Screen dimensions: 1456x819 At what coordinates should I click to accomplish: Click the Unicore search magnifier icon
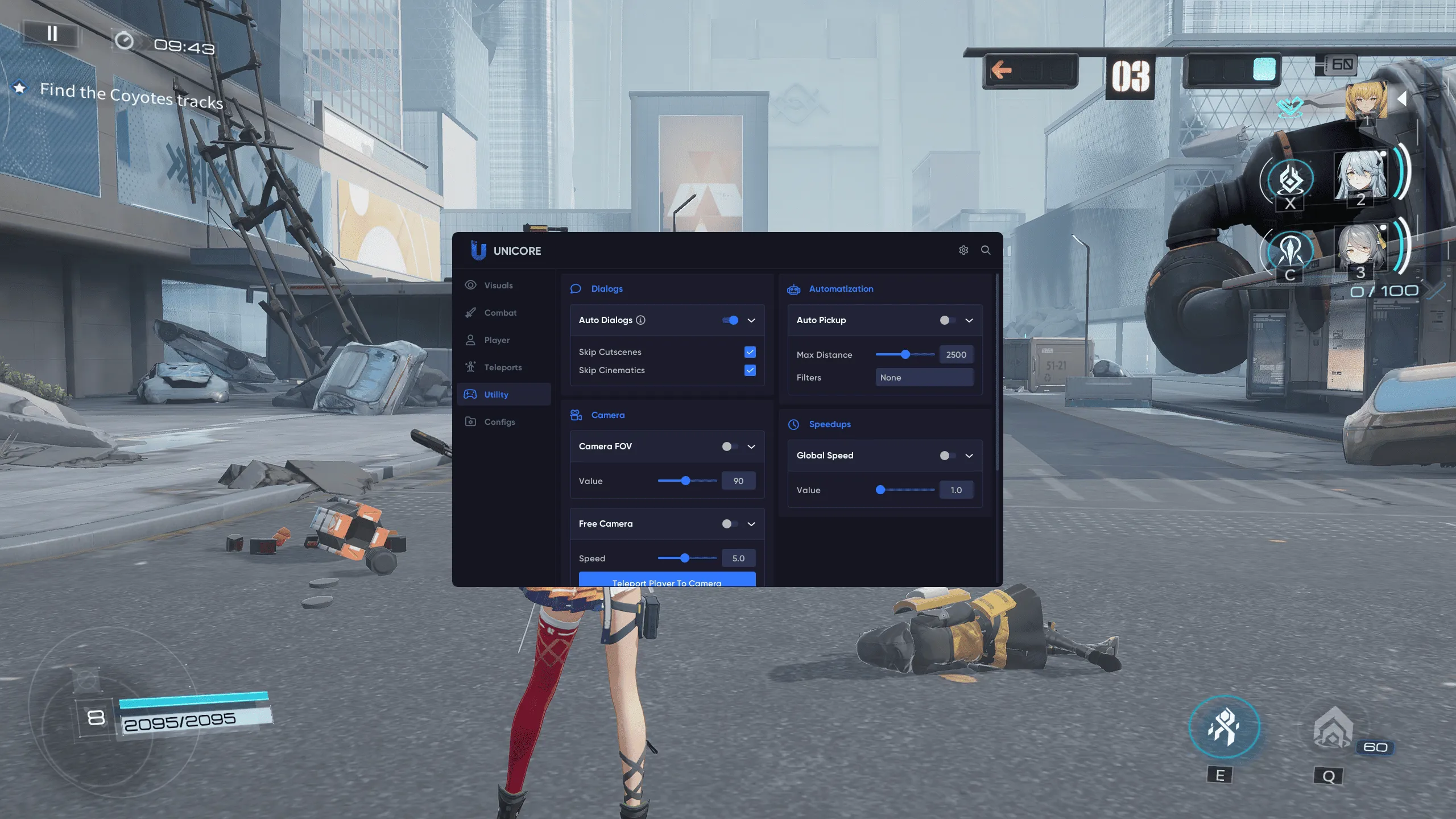(986, 250)
